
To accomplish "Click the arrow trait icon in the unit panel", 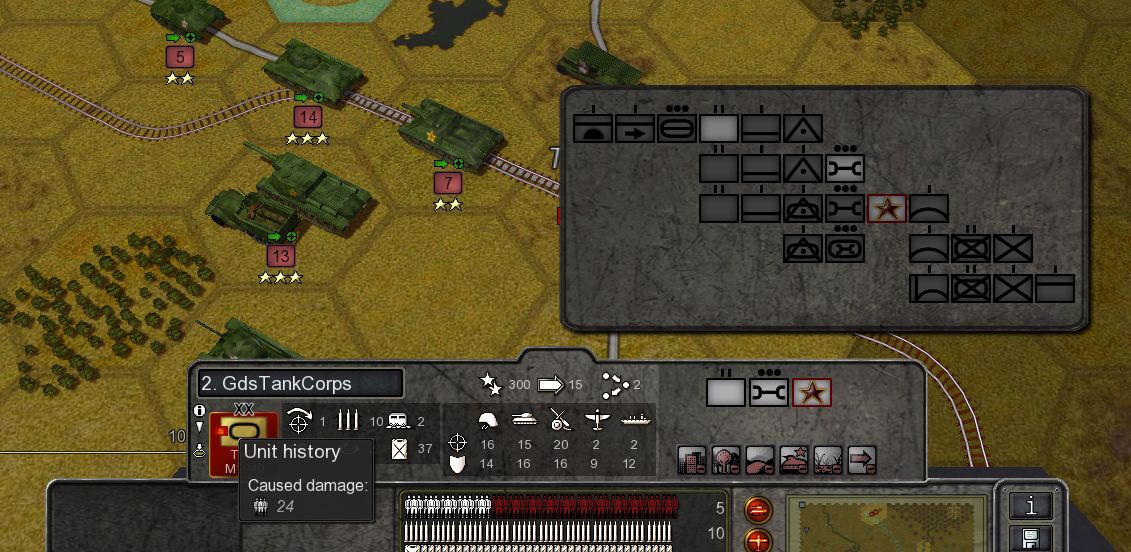I will 862,461.
